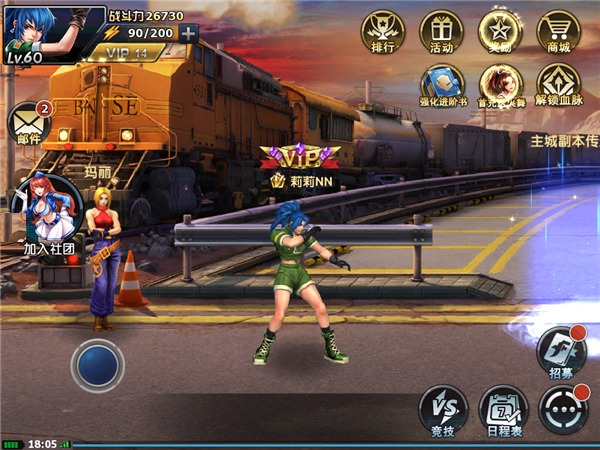Expand the three-dots more menu
Image resolution: width=600 pixels, height=450 pixels.
(x=562, y=409)
